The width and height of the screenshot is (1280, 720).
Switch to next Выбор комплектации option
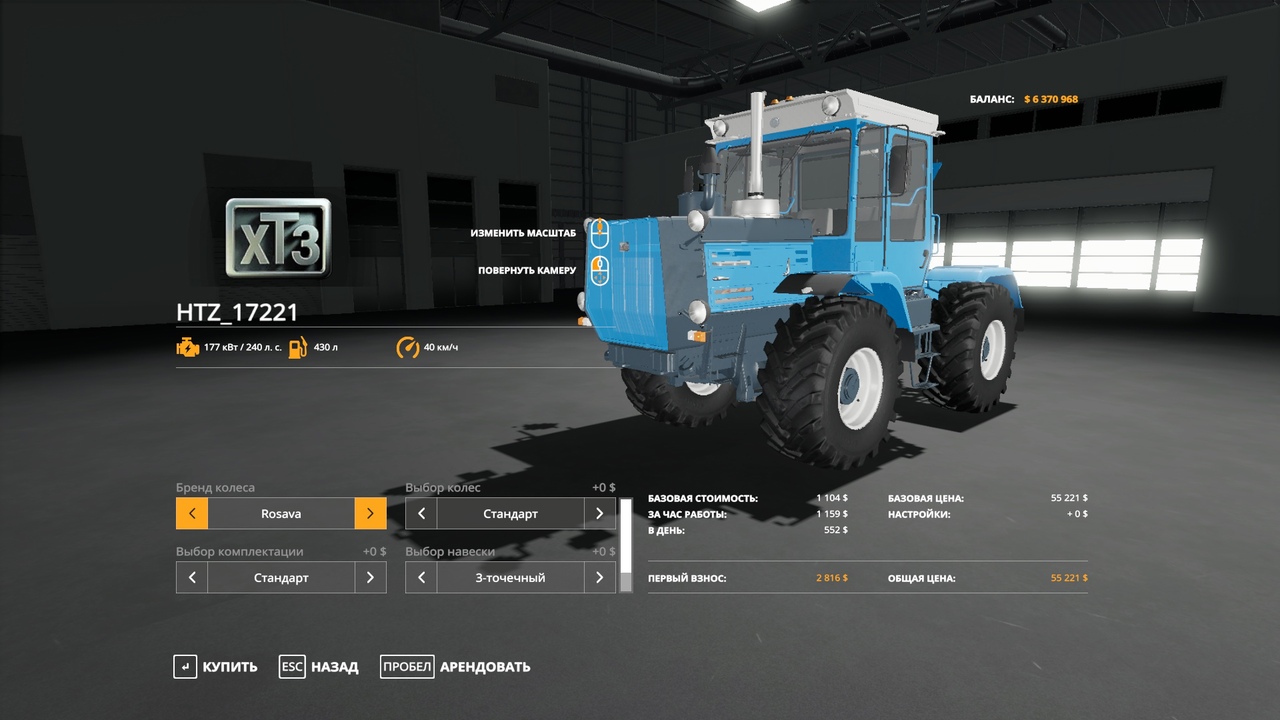pyautogui.click(x=370, y=578)
